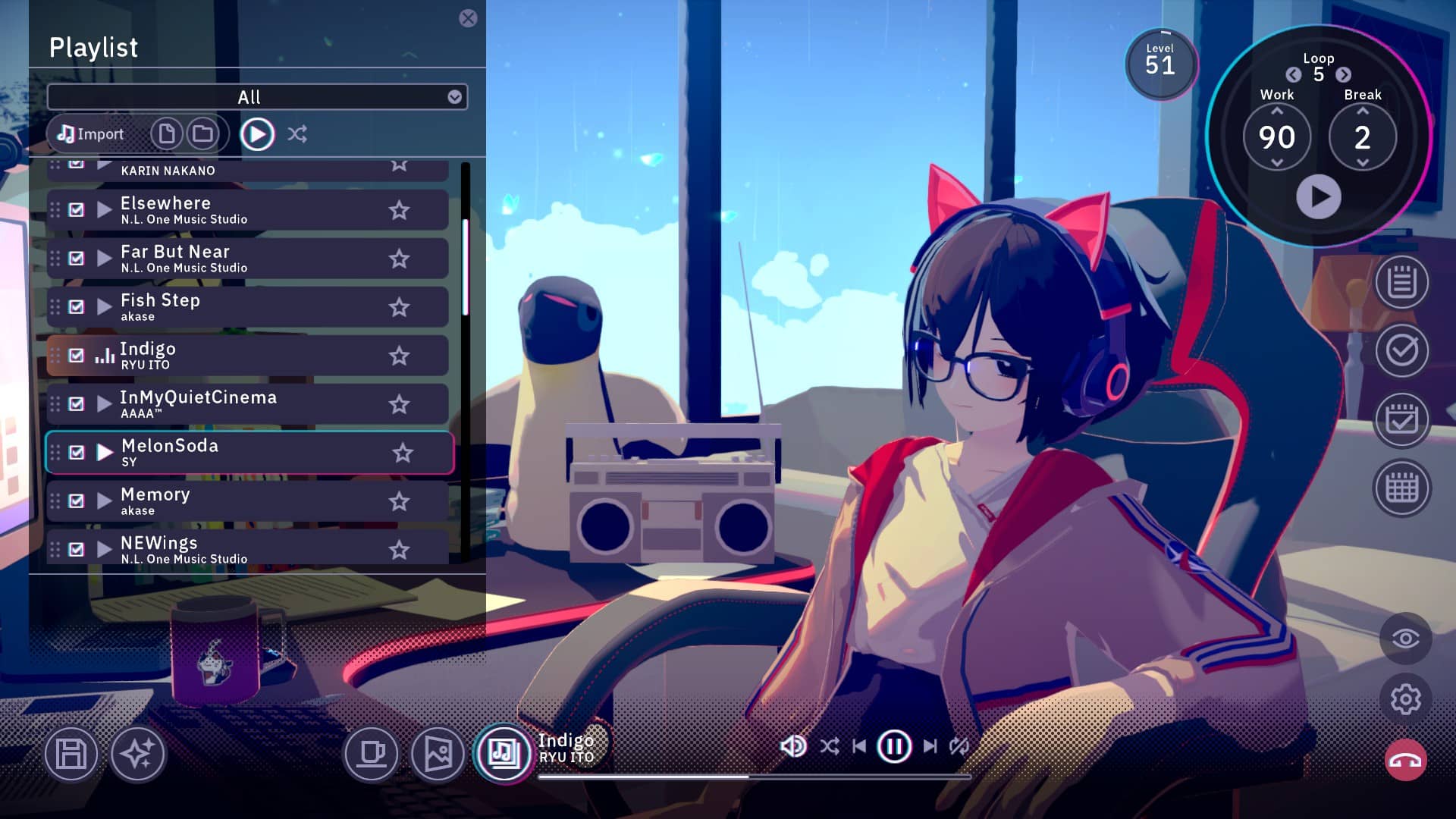Viewport: 1456px width, 819px height.
Task: Close the Playlist panel
Action: [468, 18]
